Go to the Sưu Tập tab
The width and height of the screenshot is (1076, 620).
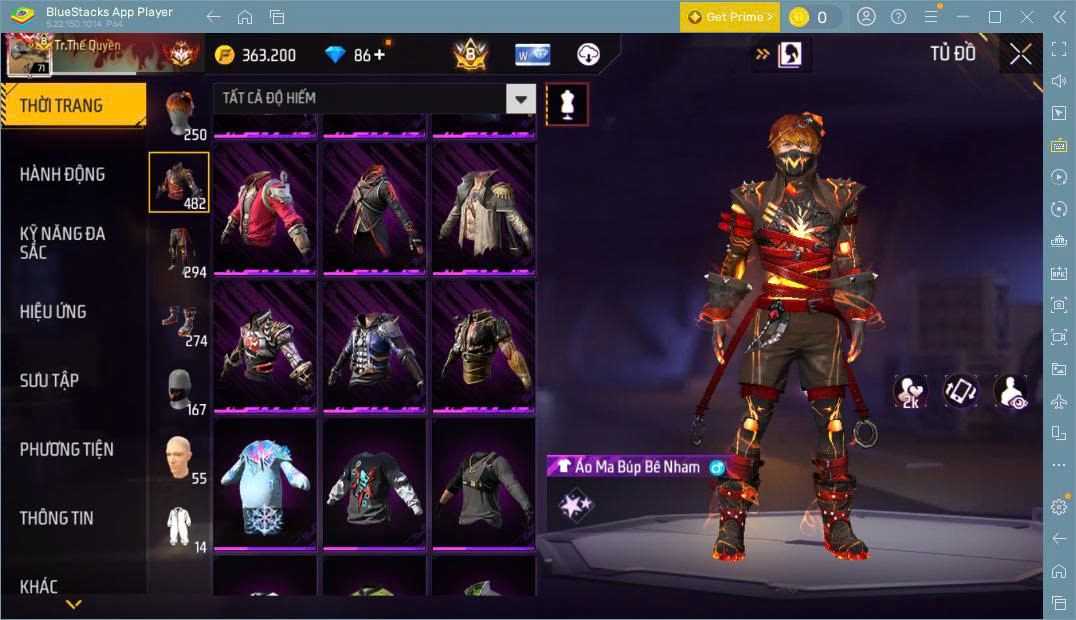tap(49, 380)
